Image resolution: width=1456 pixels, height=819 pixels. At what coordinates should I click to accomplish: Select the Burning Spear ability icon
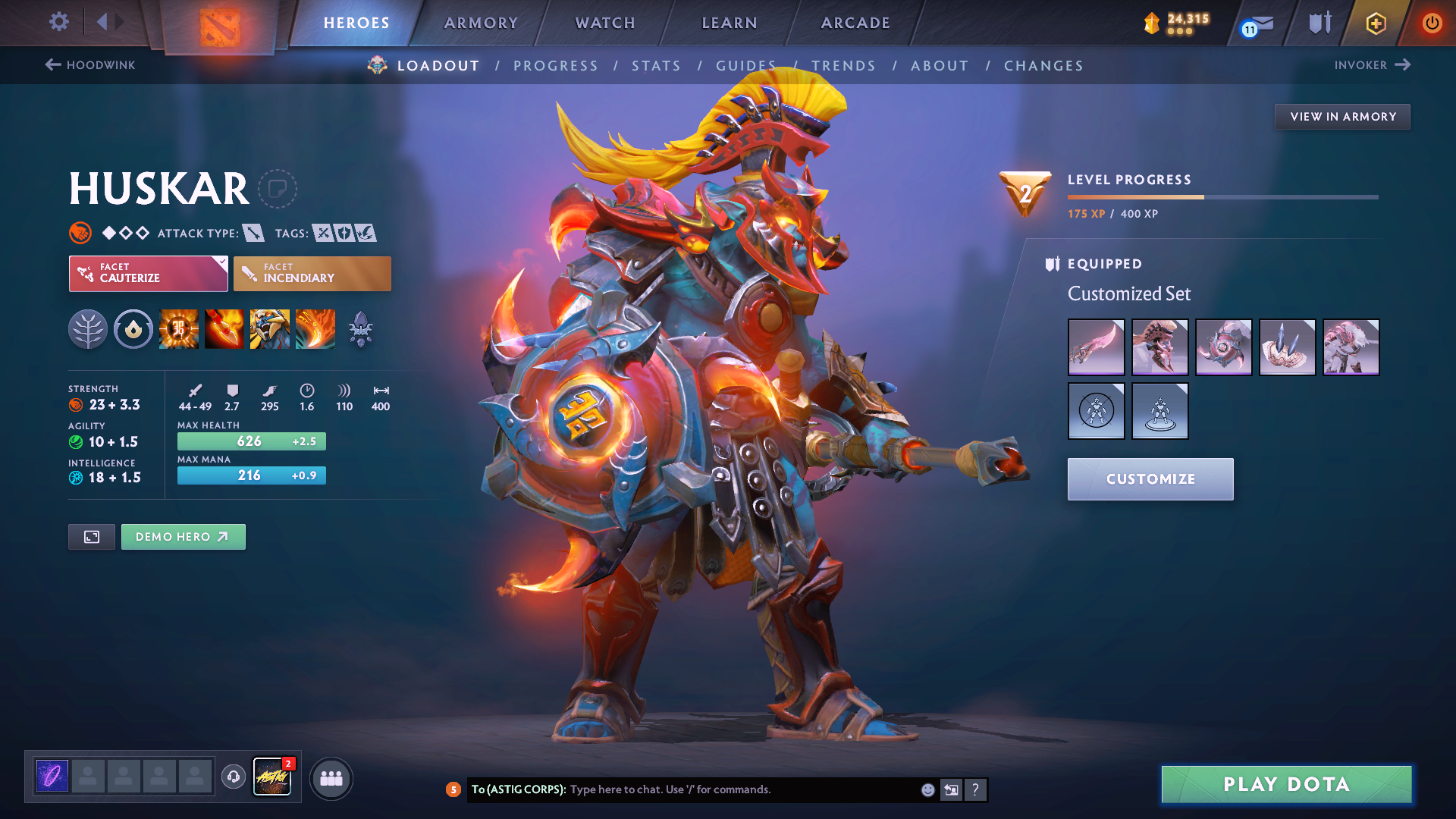click(224, 329)
